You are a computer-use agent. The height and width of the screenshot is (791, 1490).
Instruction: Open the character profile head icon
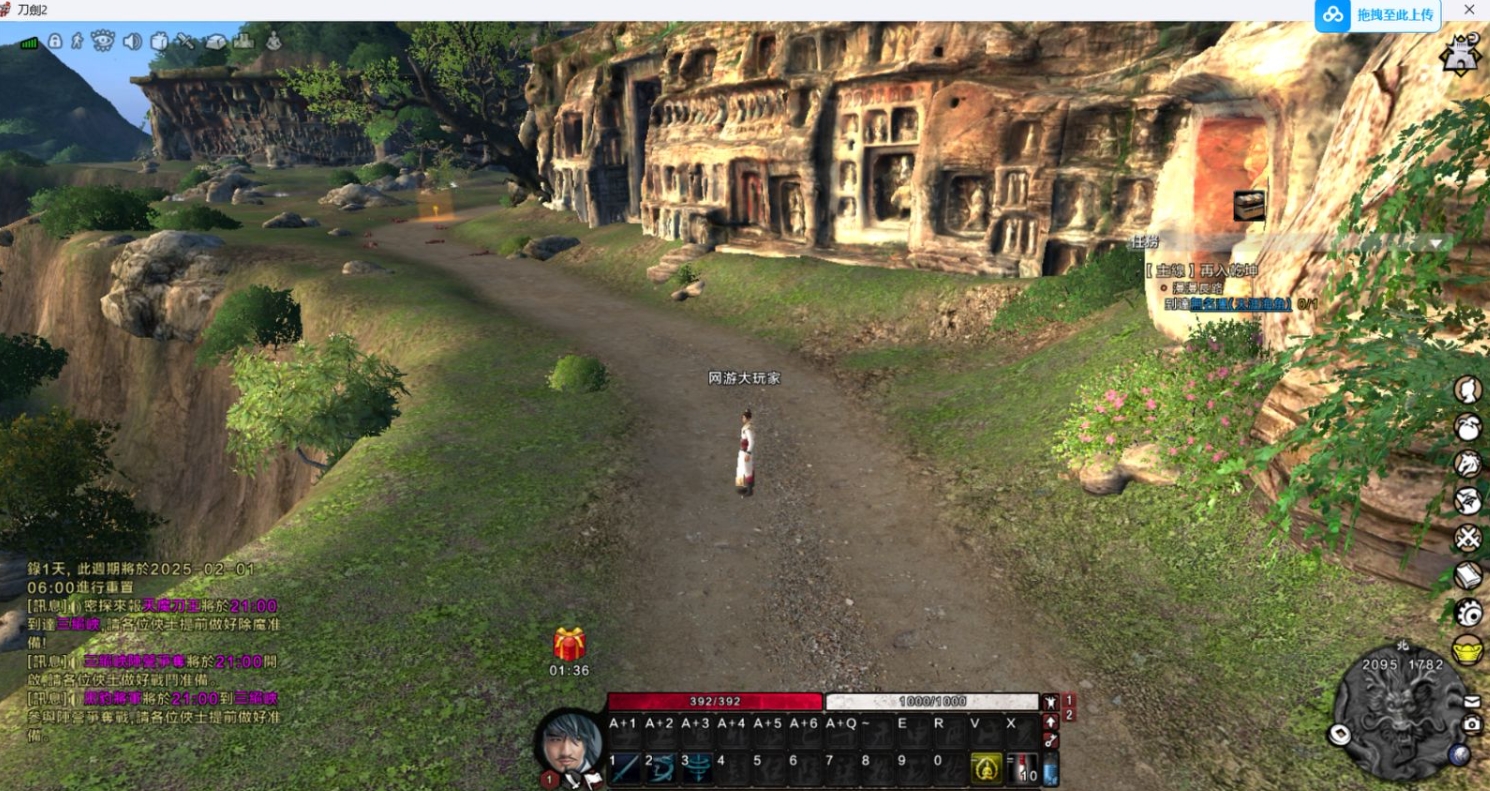coord(1467,389)
